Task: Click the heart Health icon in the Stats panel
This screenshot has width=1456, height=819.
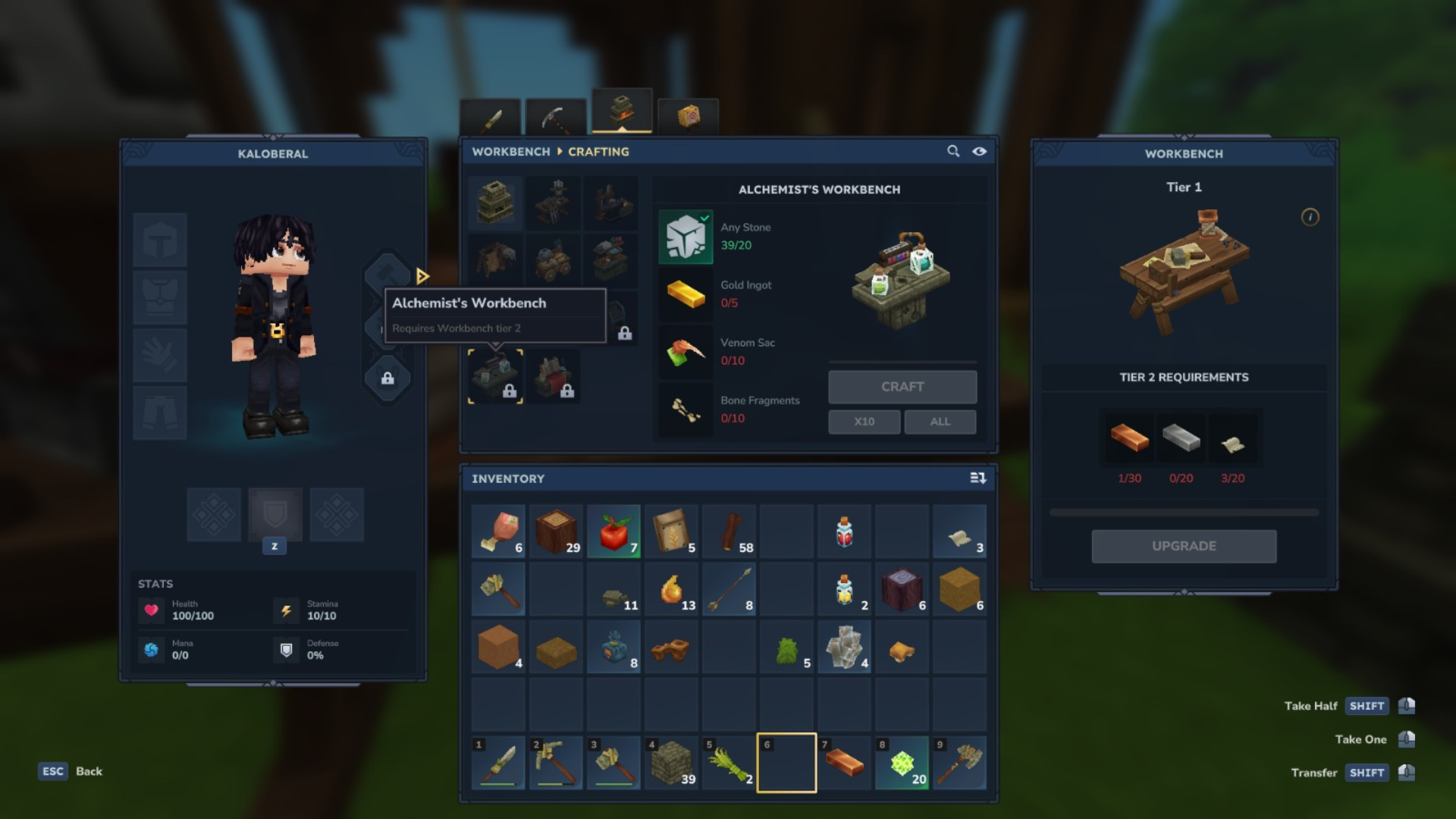Action: 151,610
